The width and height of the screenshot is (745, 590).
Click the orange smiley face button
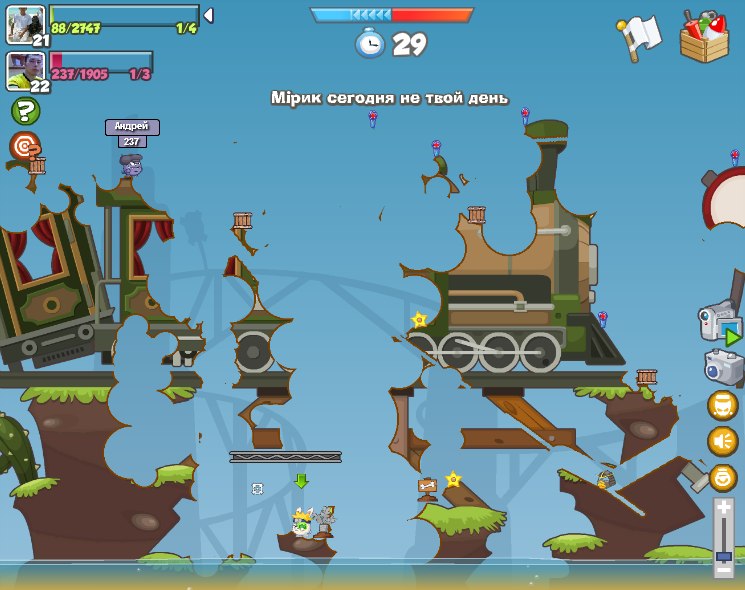[723, 477]
